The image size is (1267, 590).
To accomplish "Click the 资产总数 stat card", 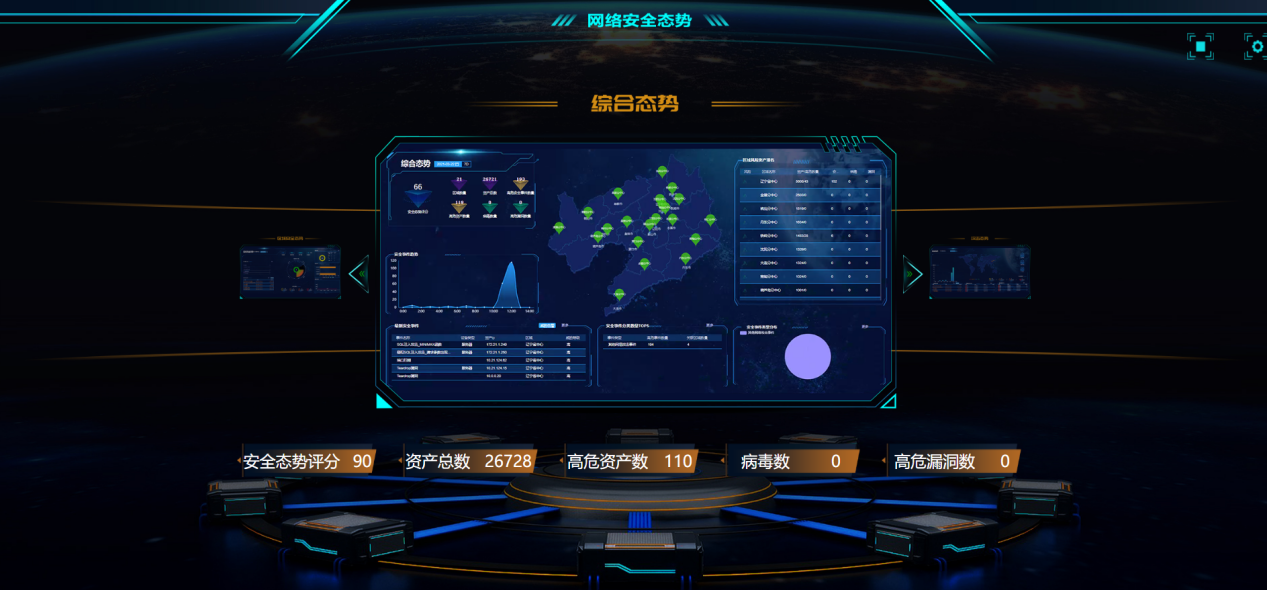I will point(469,461).
